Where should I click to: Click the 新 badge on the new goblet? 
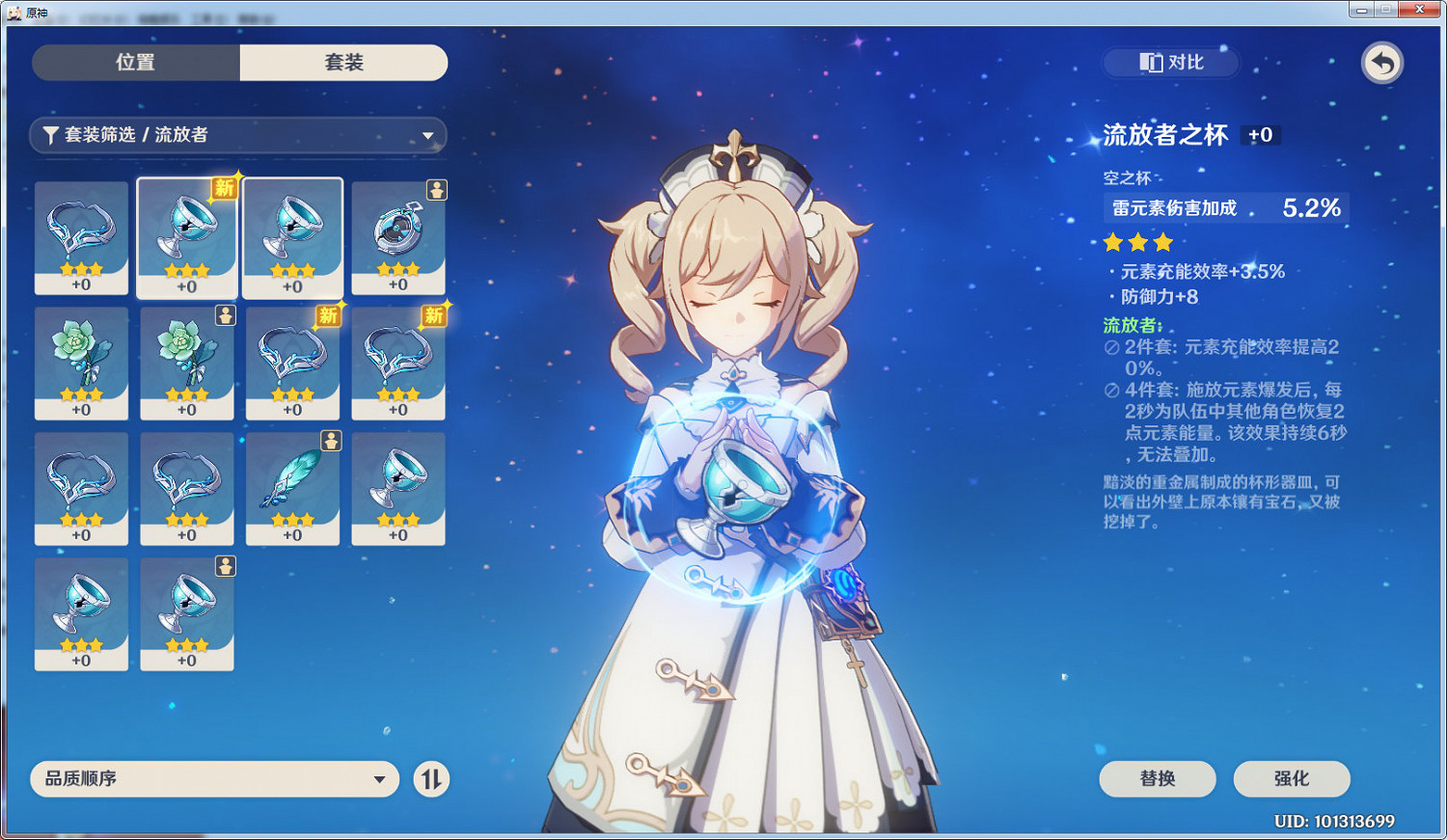pyautogui.click(x=222, y=189)
